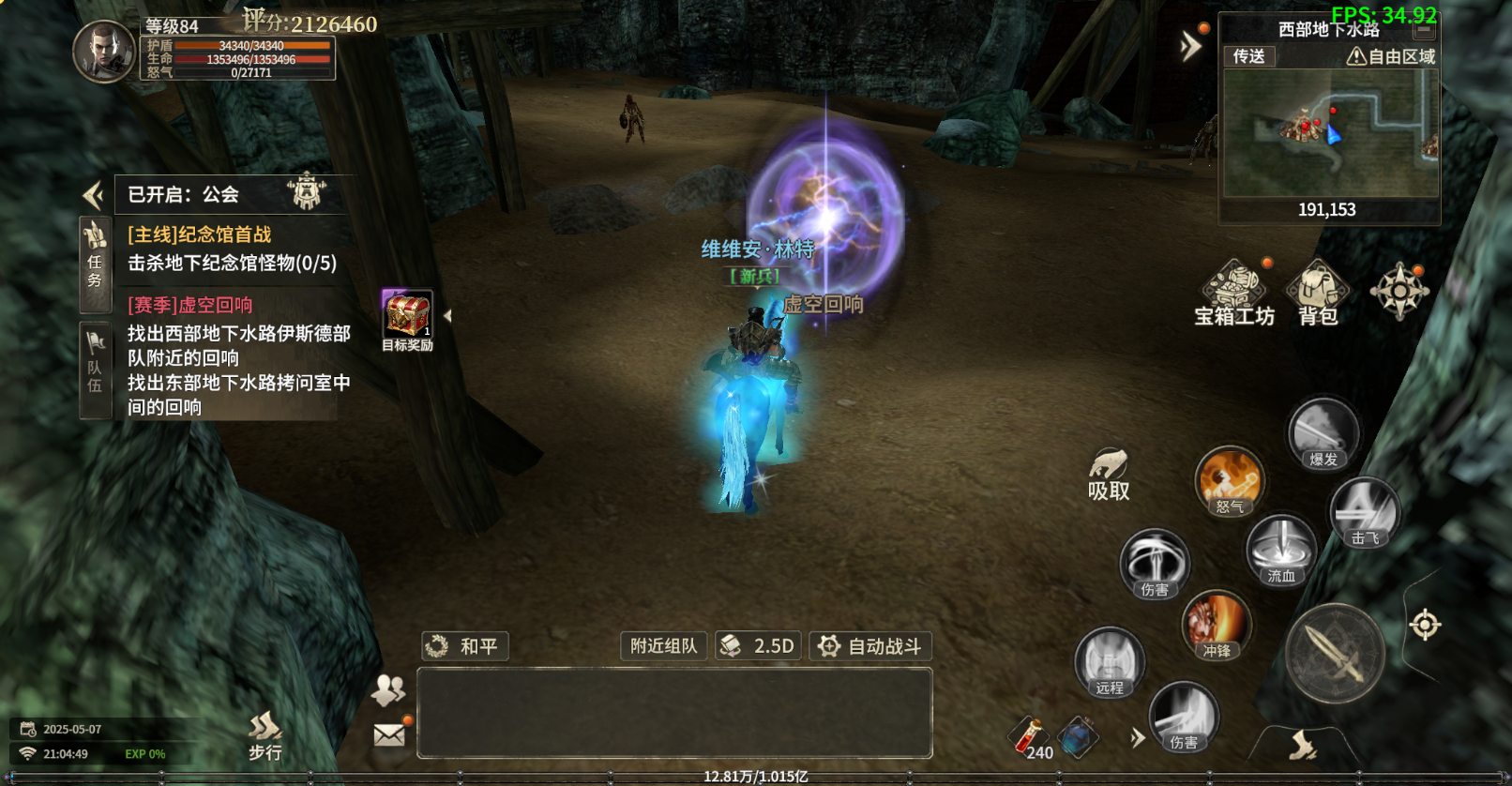Image resolution: width=1512 pixels, height=786 pixels.
Task: Open the mail envelope icon
Action: coord(389,734)
